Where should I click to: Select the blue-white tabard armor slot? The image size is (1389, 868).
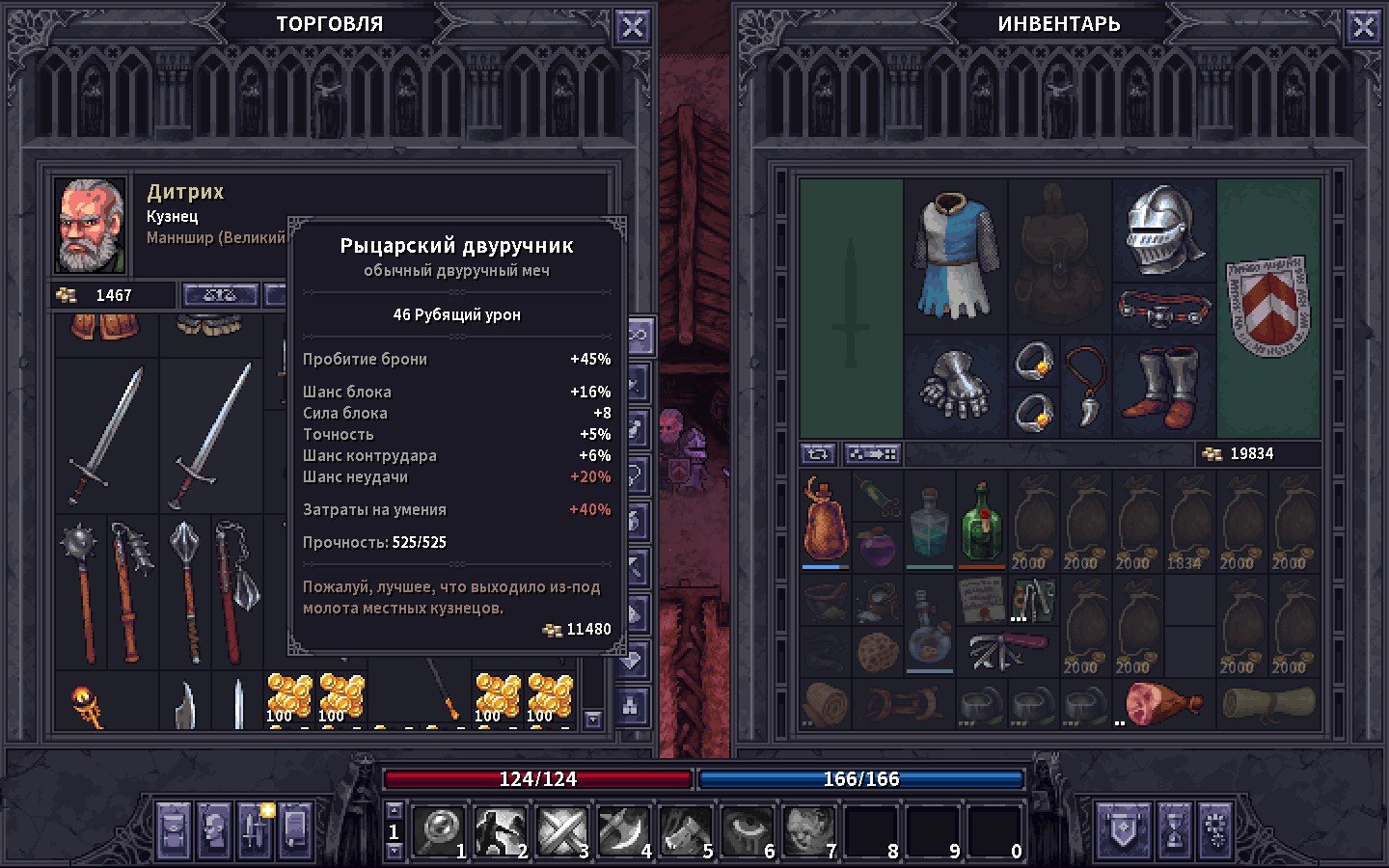pos(955,256)
